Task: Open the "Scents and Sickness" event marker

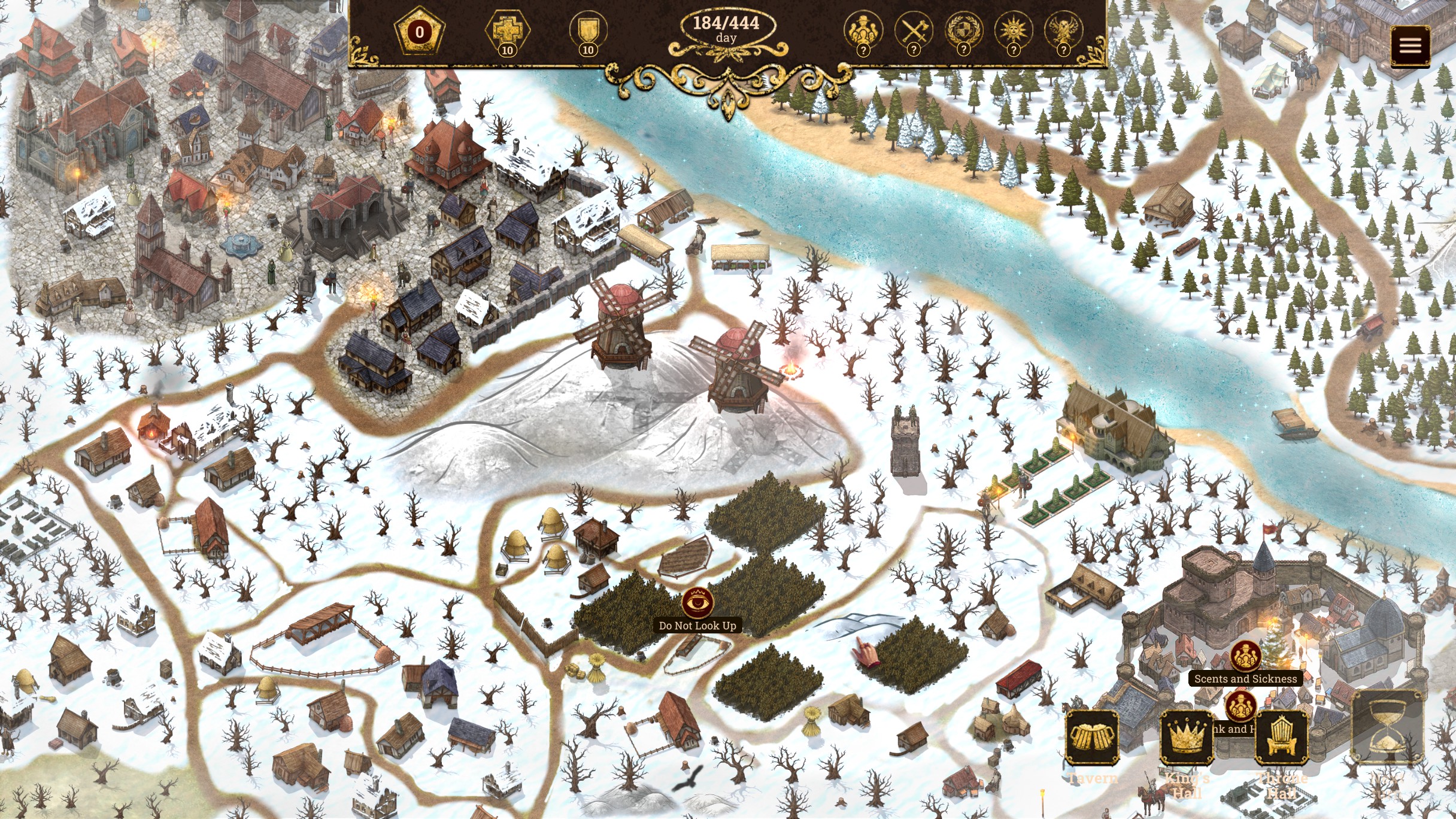Action: (1245, 656)
